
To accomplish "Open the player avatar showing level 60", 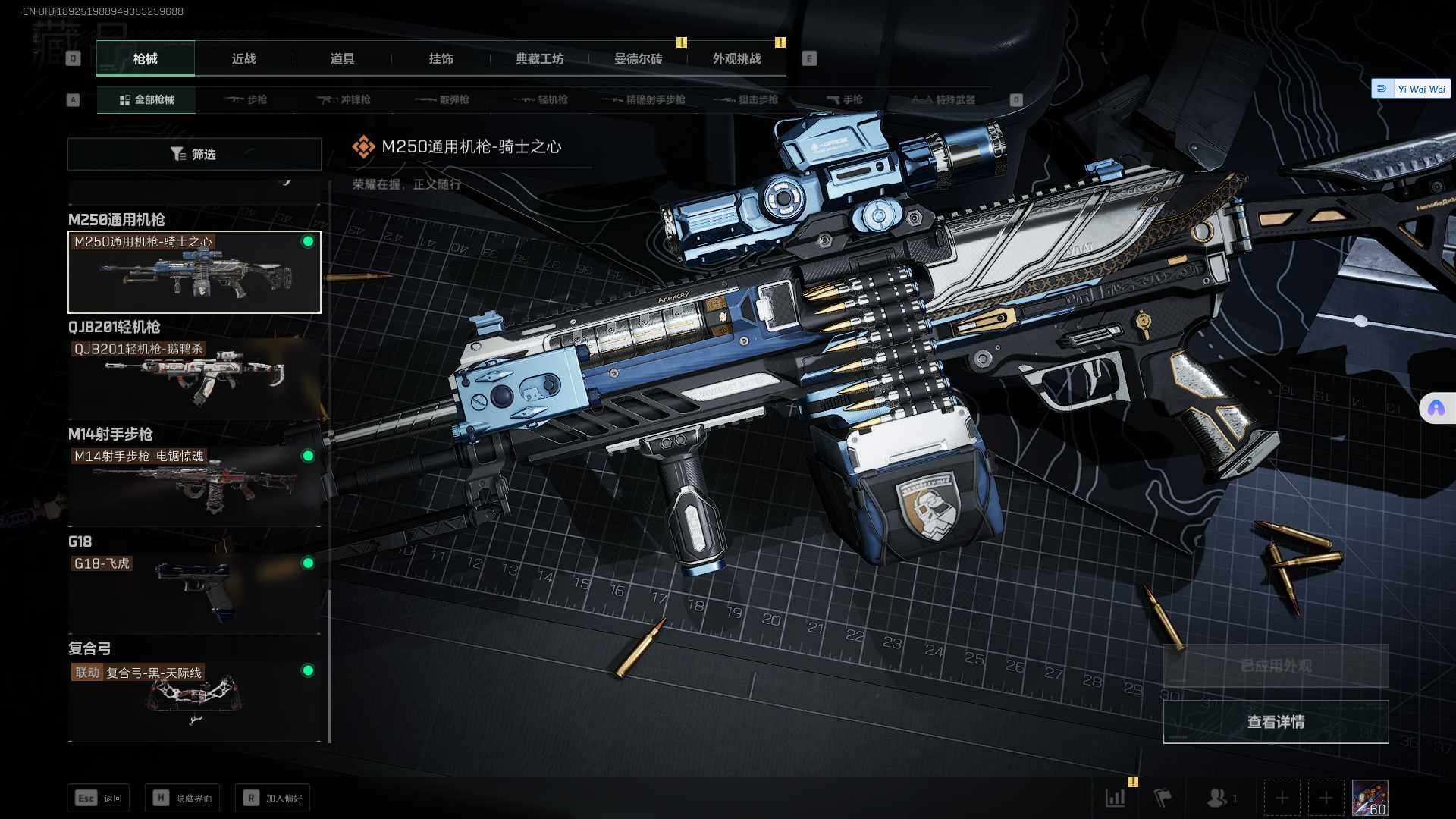I will pyautogui.click(x=1370, y=798).
